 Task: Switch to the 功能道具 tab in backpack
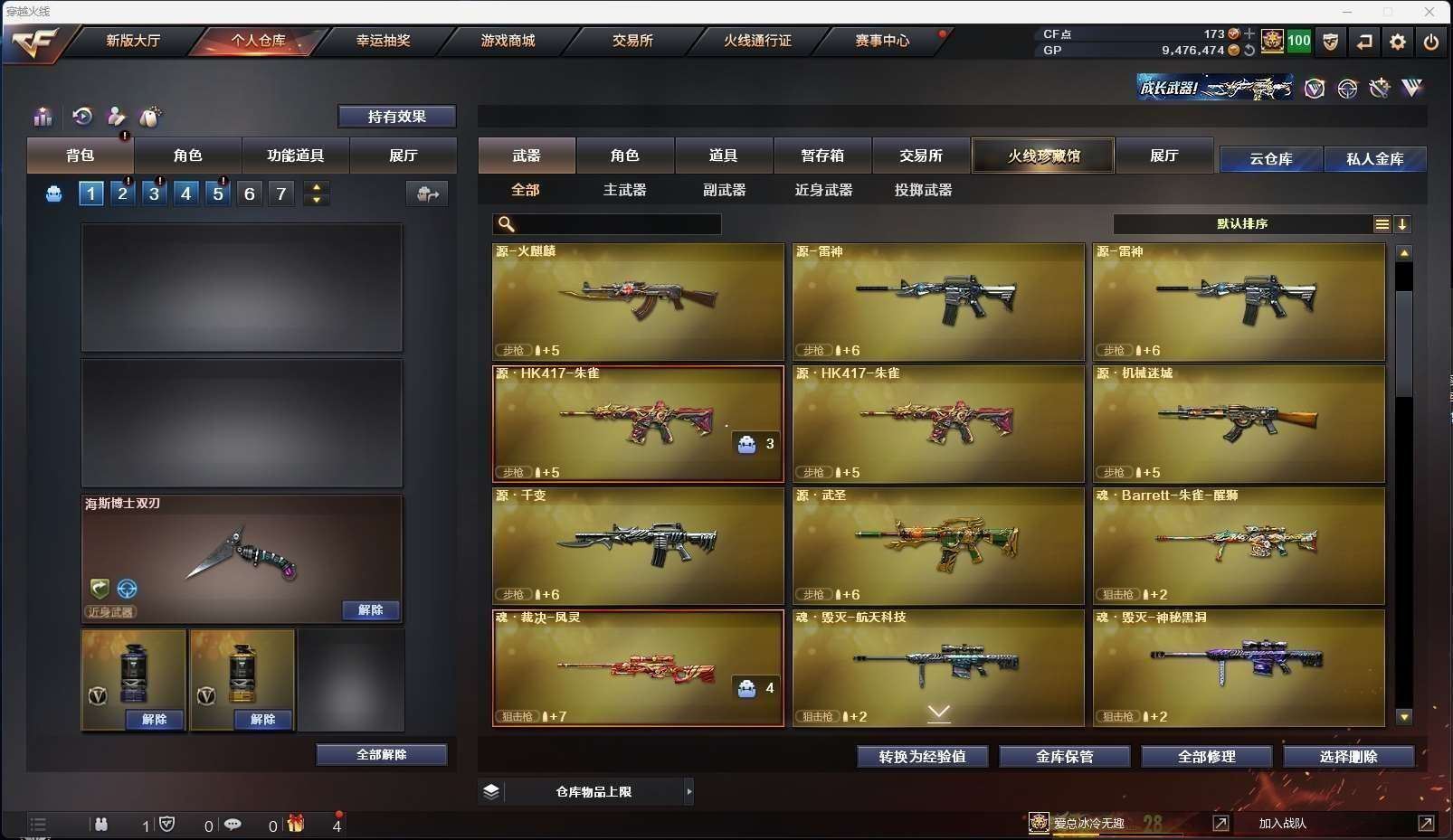tap(295, 156)
